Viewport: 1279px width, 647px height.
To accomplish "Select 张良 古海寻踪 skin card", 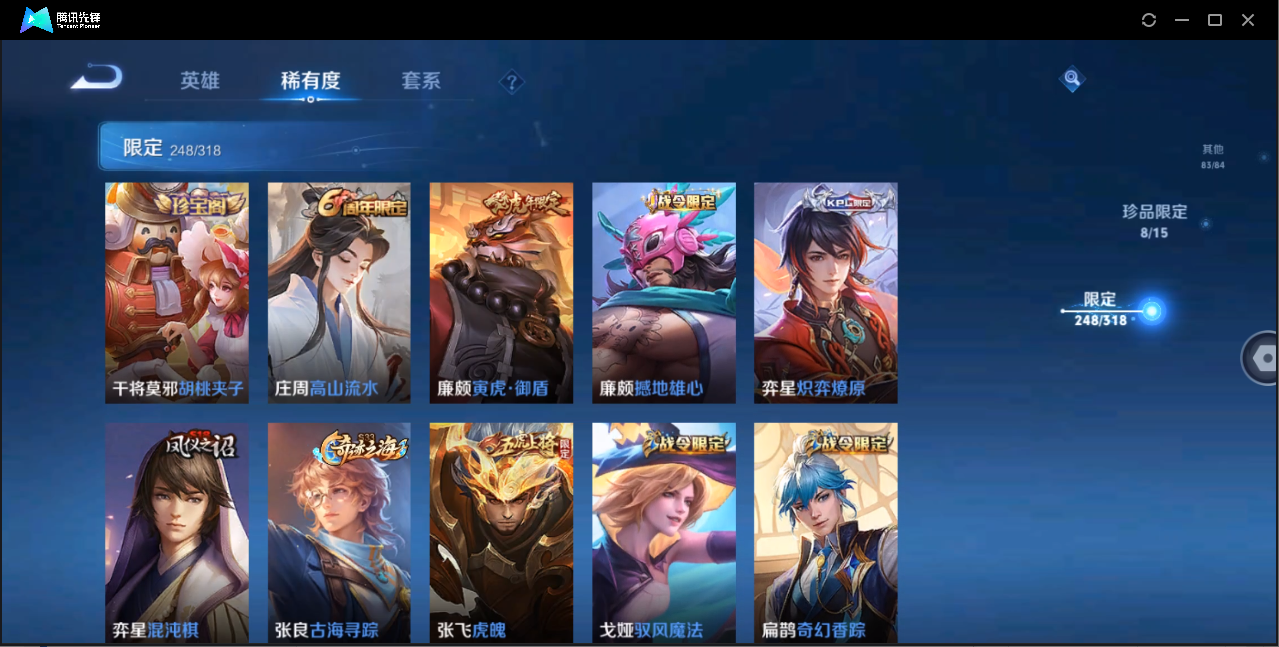I will (x=339, y=532).
